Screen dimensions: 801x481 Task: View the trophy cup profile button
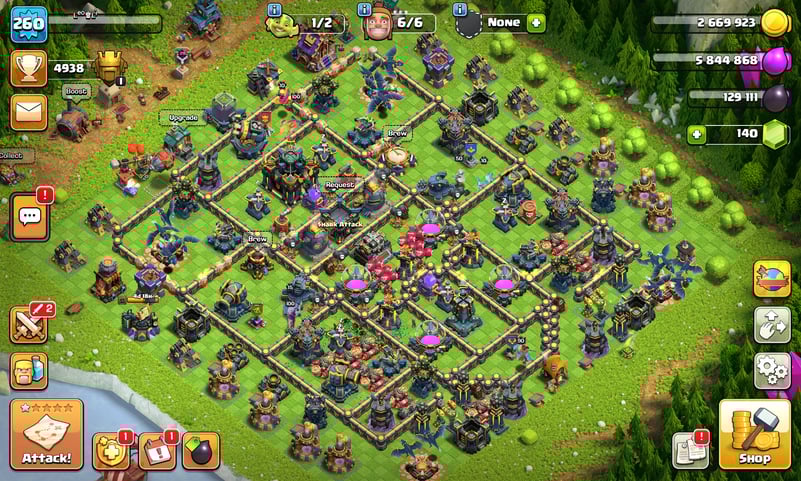coord(29,68)
